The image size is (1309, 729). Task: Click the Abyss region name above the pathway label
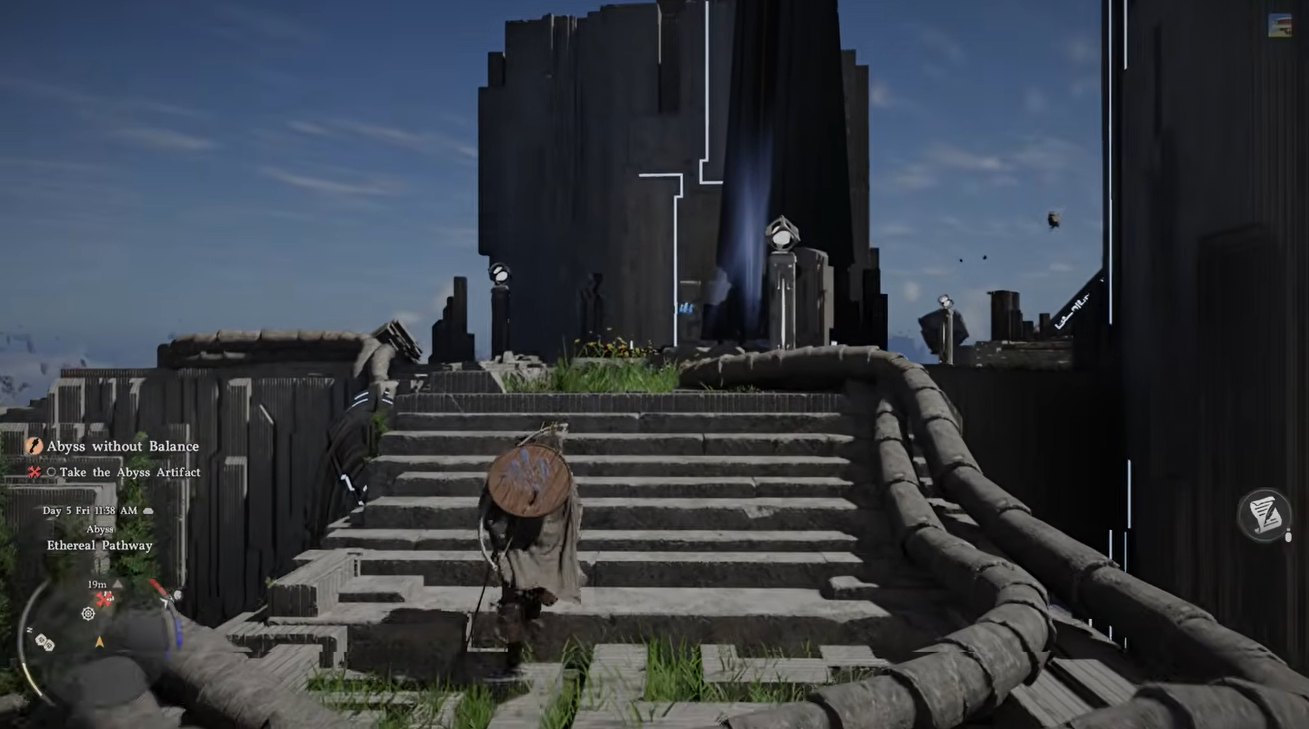pos(100,529)
